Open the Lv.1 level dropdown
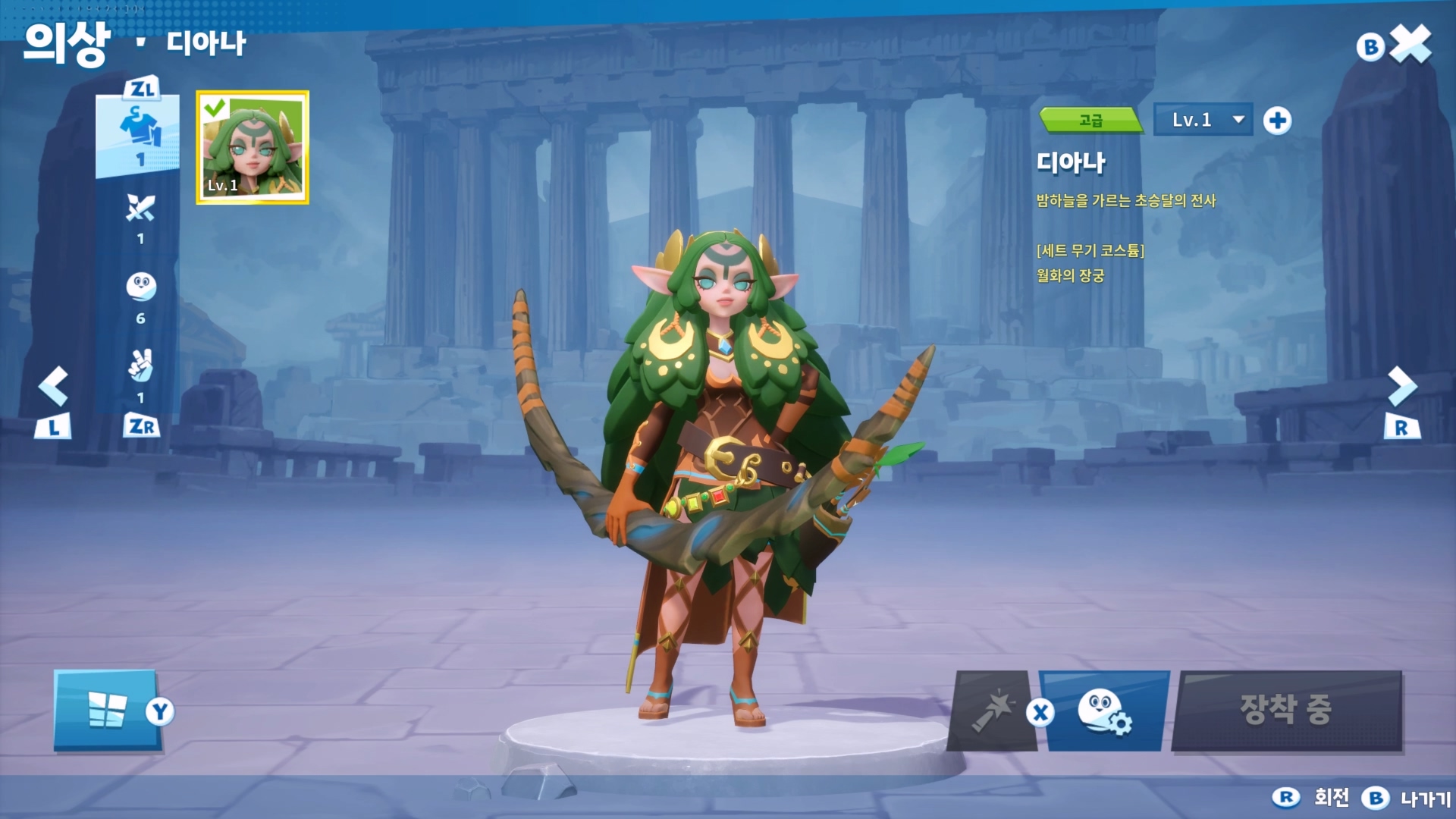This screenshot has width=1456, height=819. (1203, 120)
